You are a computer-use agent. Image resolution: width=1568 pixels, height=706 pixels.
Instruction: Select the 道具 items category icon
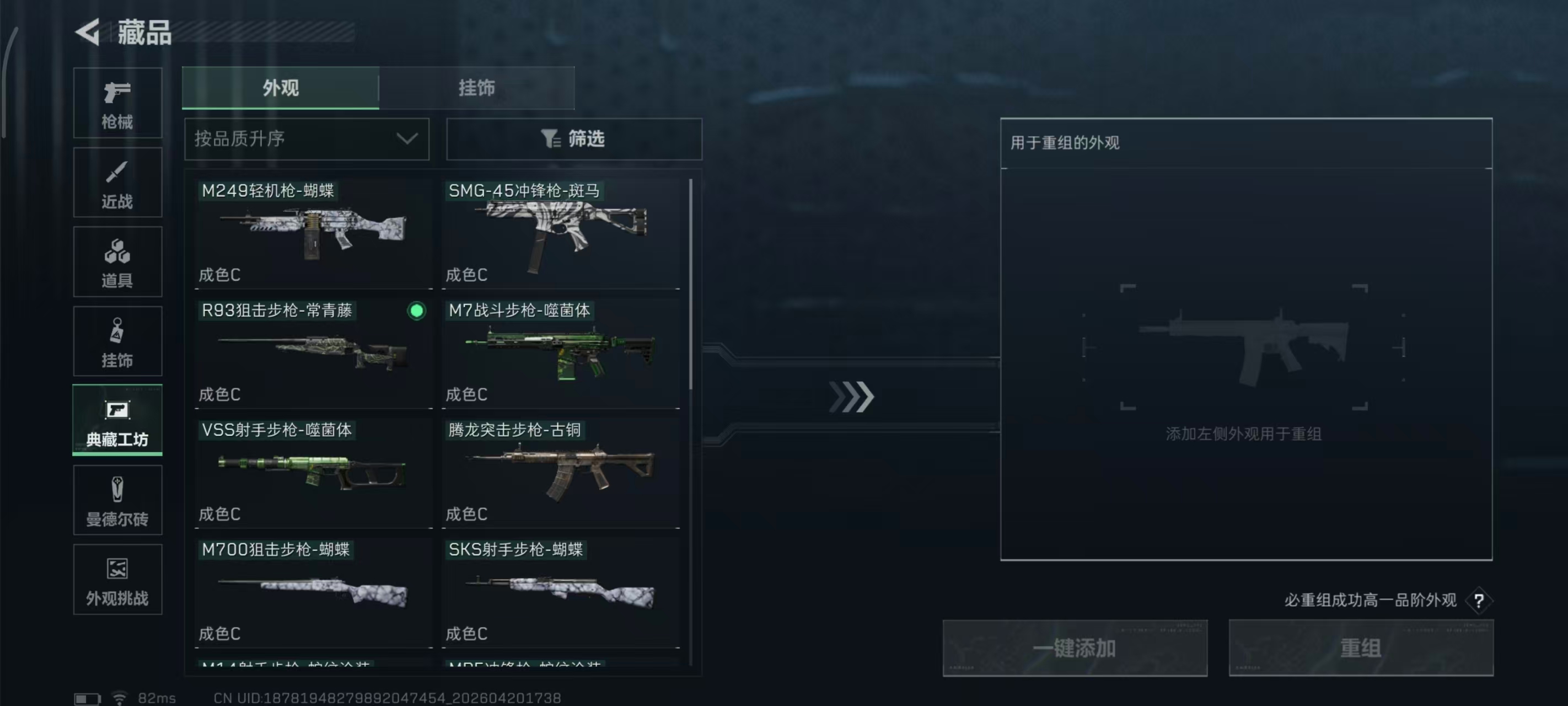pos(117,262)
